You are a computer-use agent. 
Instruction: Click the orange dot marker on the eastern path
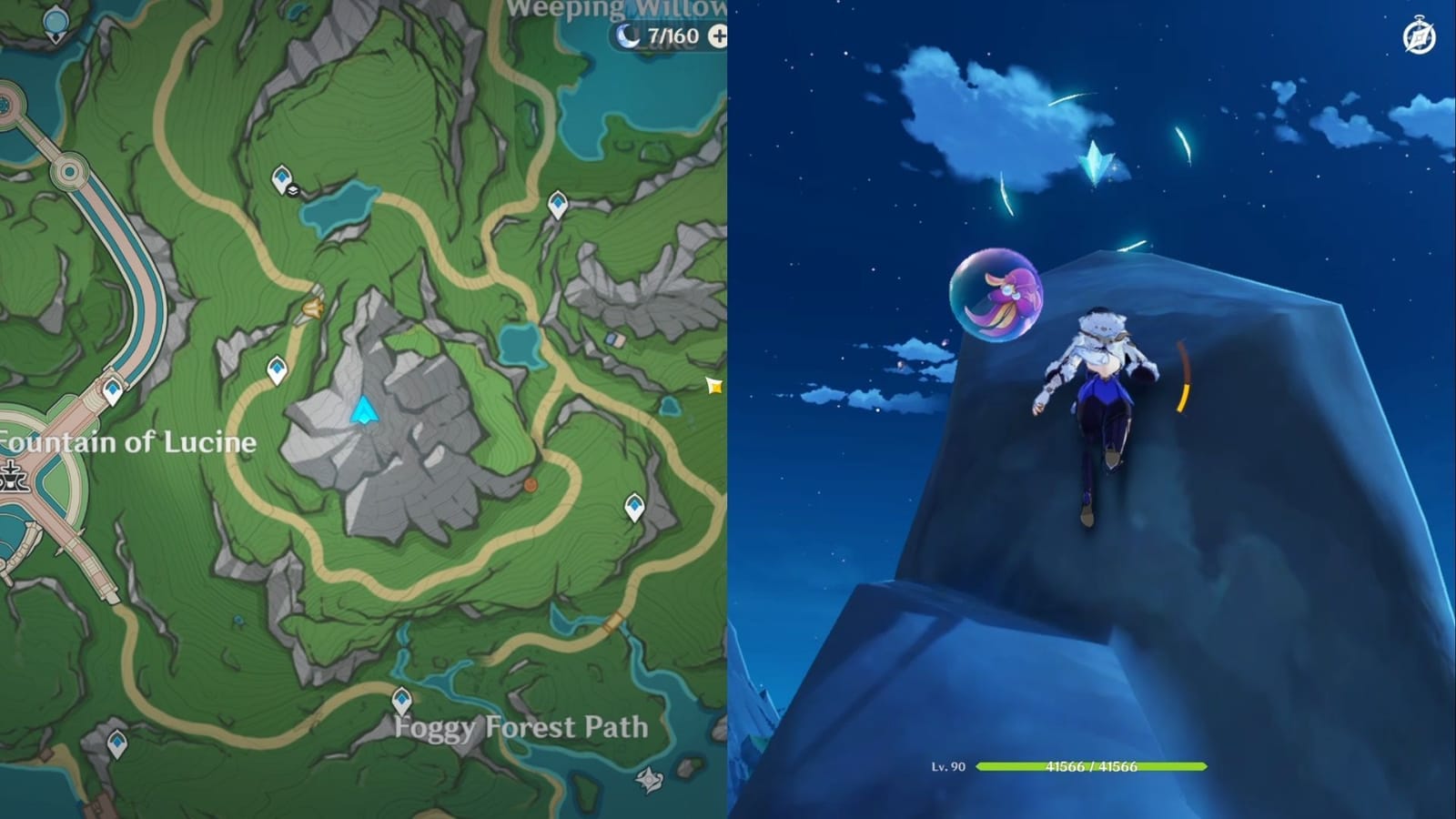(x=529, y=486)
